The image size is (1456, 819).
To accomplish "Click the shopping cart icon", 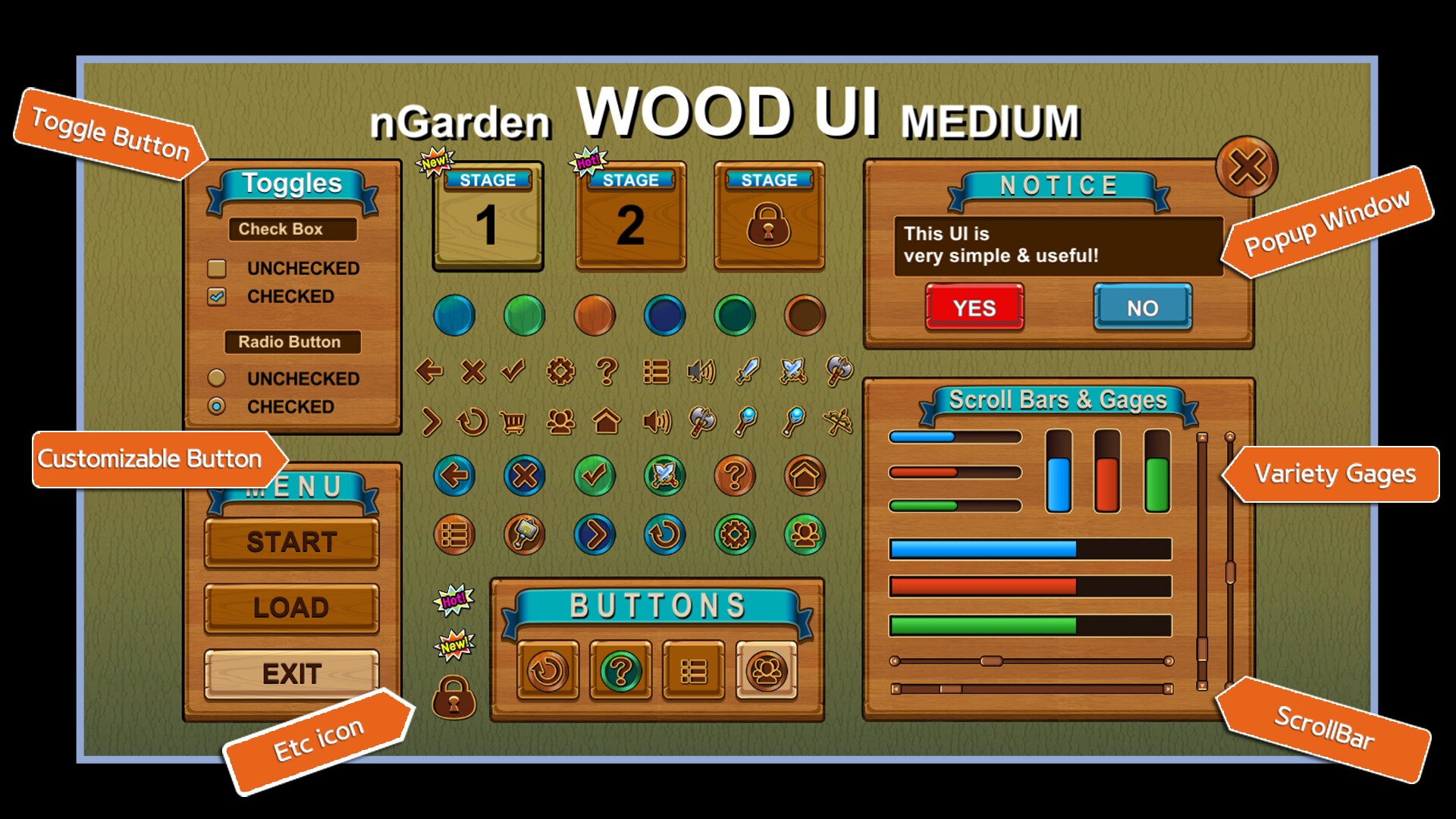I will click(513, 422).
